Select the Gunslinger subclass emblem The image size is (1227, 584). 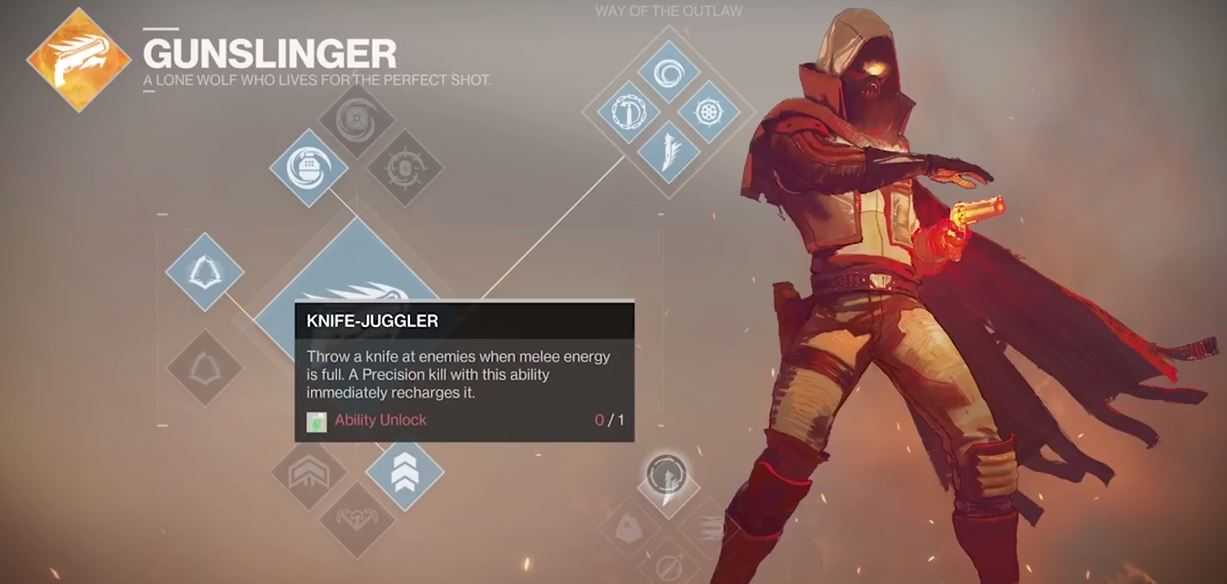79,59
